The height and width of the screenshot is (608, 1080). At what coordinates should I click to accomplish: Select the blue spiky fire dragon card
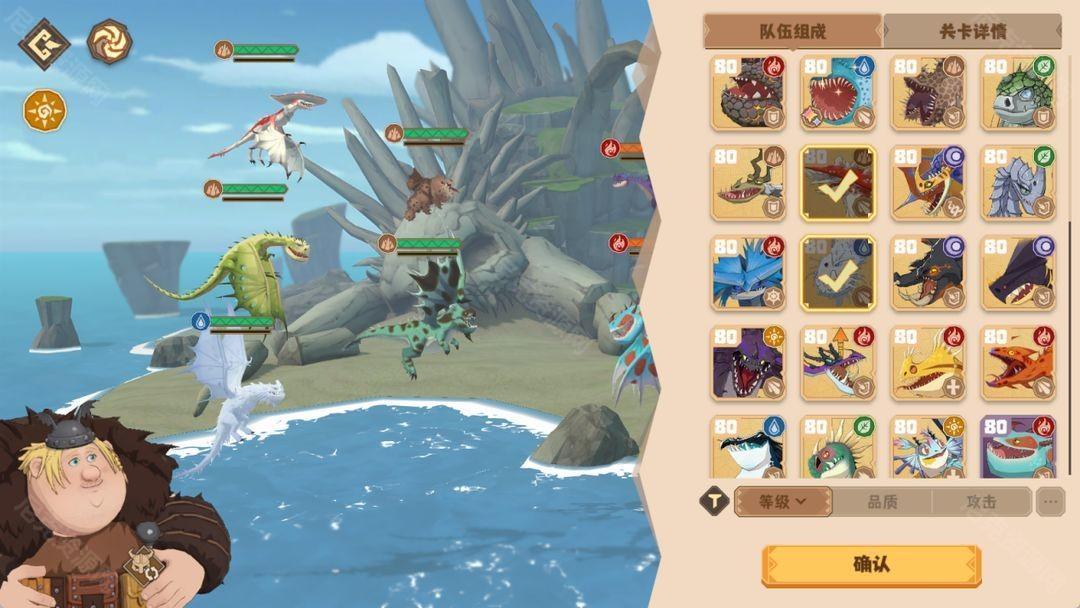(x=748, y=273)
